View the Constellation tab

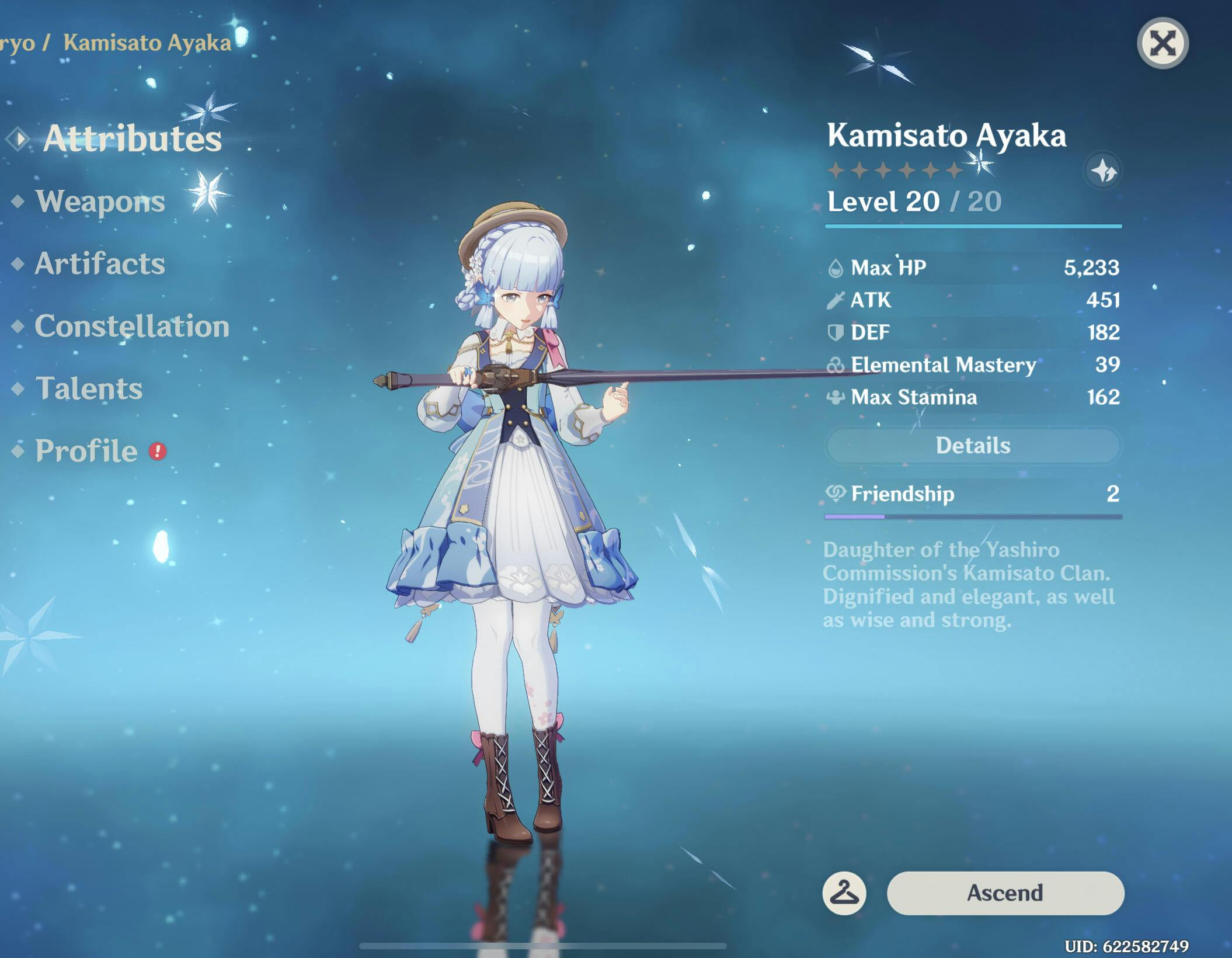(x=131, y=326)
